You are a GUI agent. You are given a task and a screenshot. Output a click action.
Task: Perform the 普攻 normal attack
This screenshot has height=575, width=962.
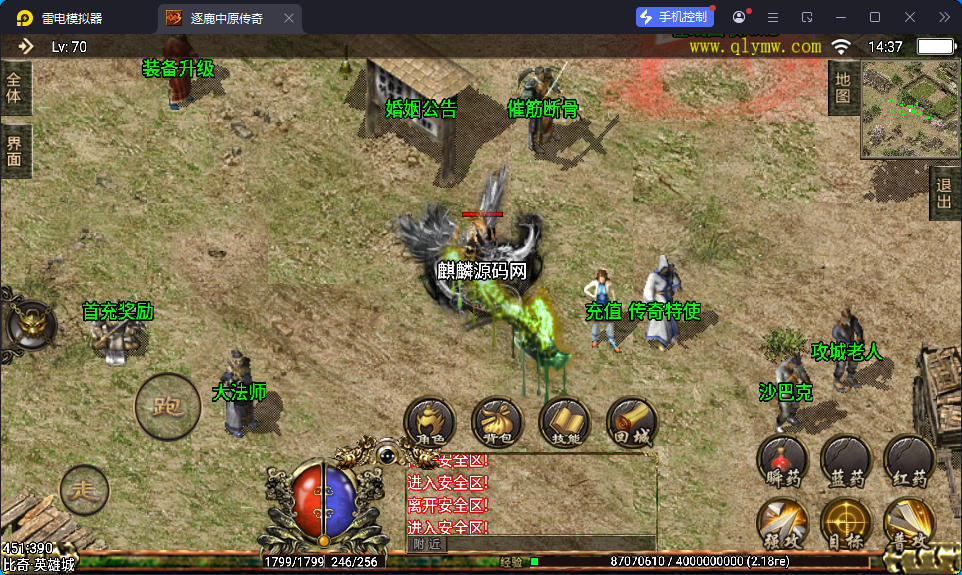pos(908,524)
